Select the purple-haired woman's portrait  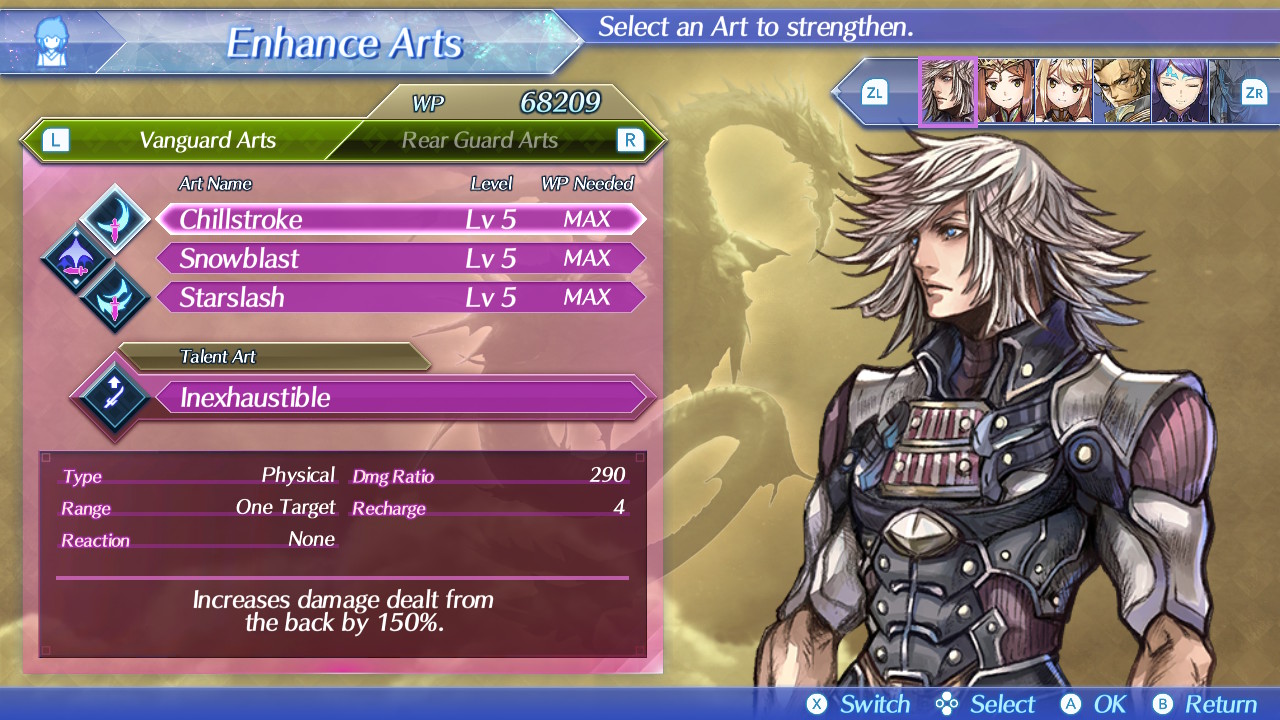point(1179,92)
